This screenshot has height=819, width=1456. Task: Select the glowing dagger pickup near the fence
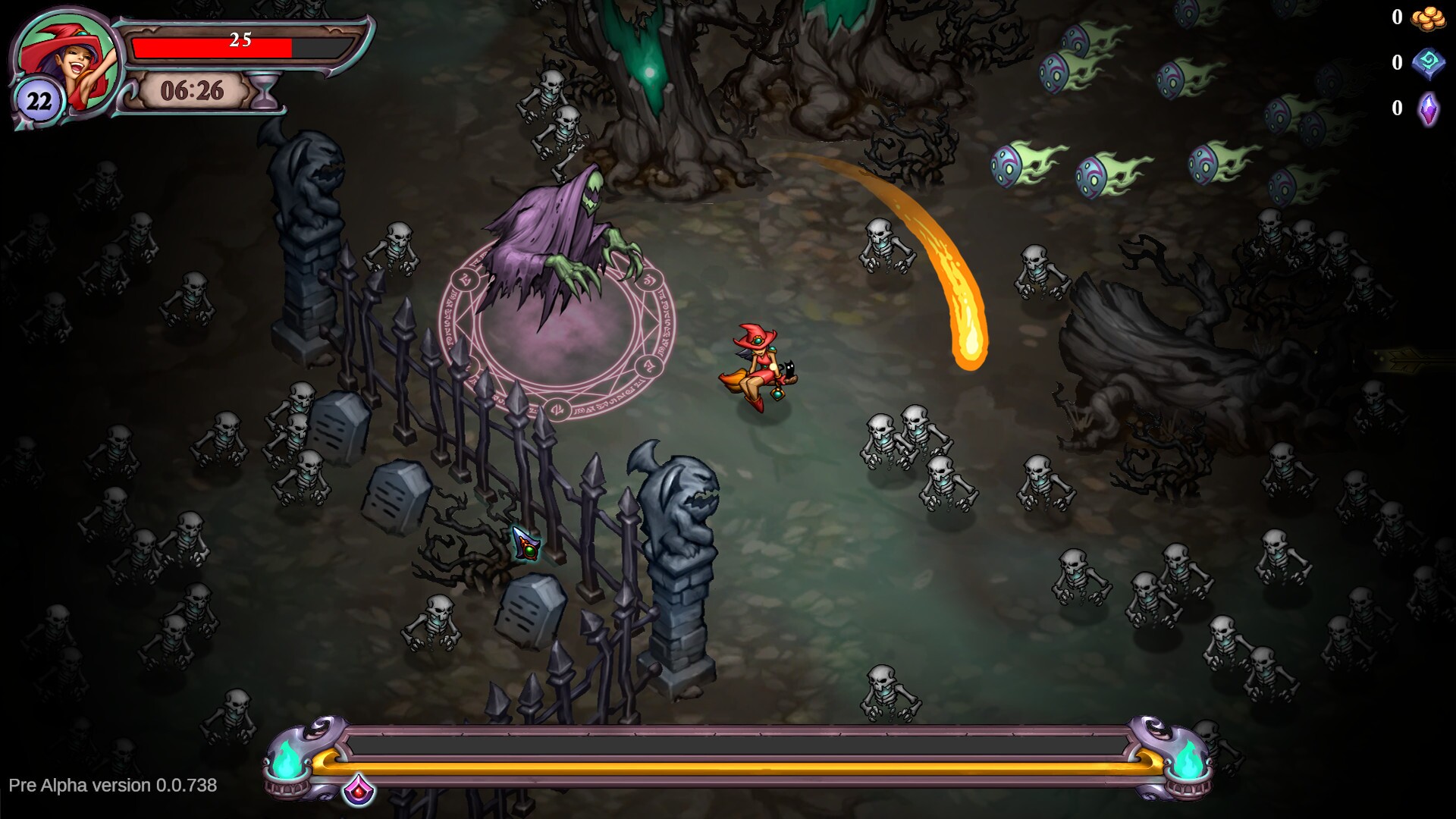click(526, 542)
